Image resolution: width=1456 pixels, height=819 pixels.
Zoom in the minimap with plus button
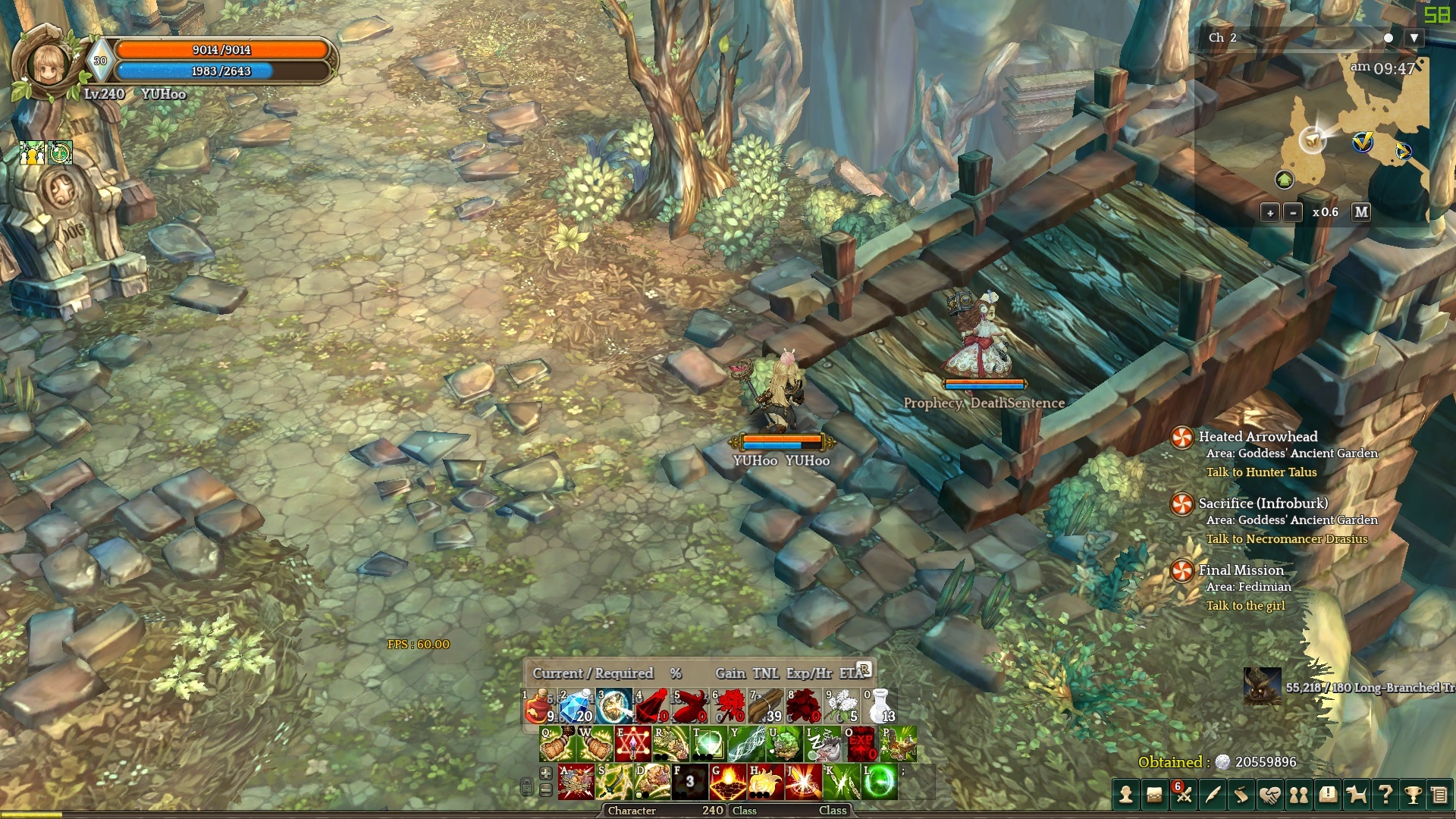click(1270, 213)
